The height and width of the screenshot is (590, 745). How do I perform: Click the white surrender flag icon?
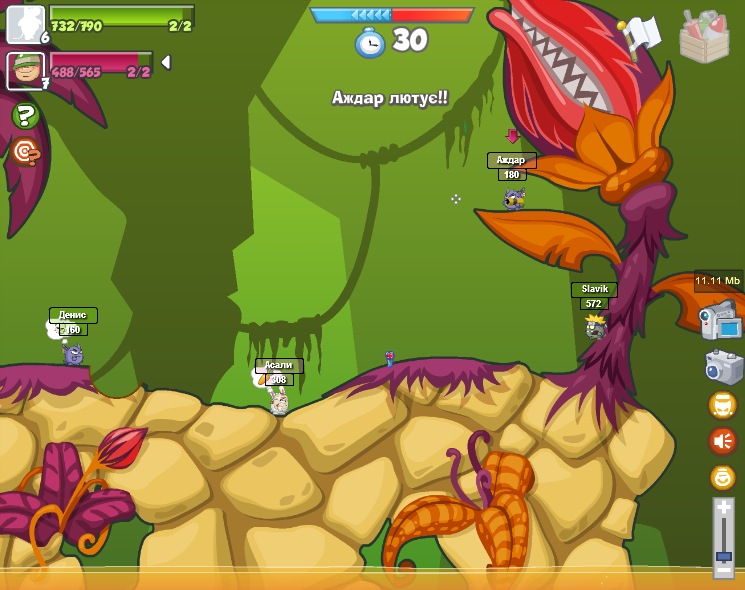pos(640,35)
